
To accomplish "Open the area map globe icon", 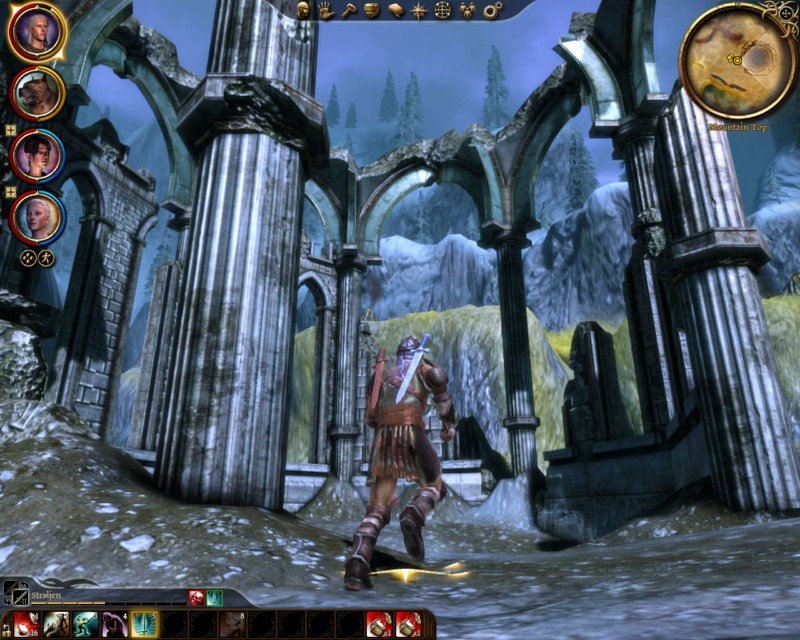I will click(x=442, y=10).
